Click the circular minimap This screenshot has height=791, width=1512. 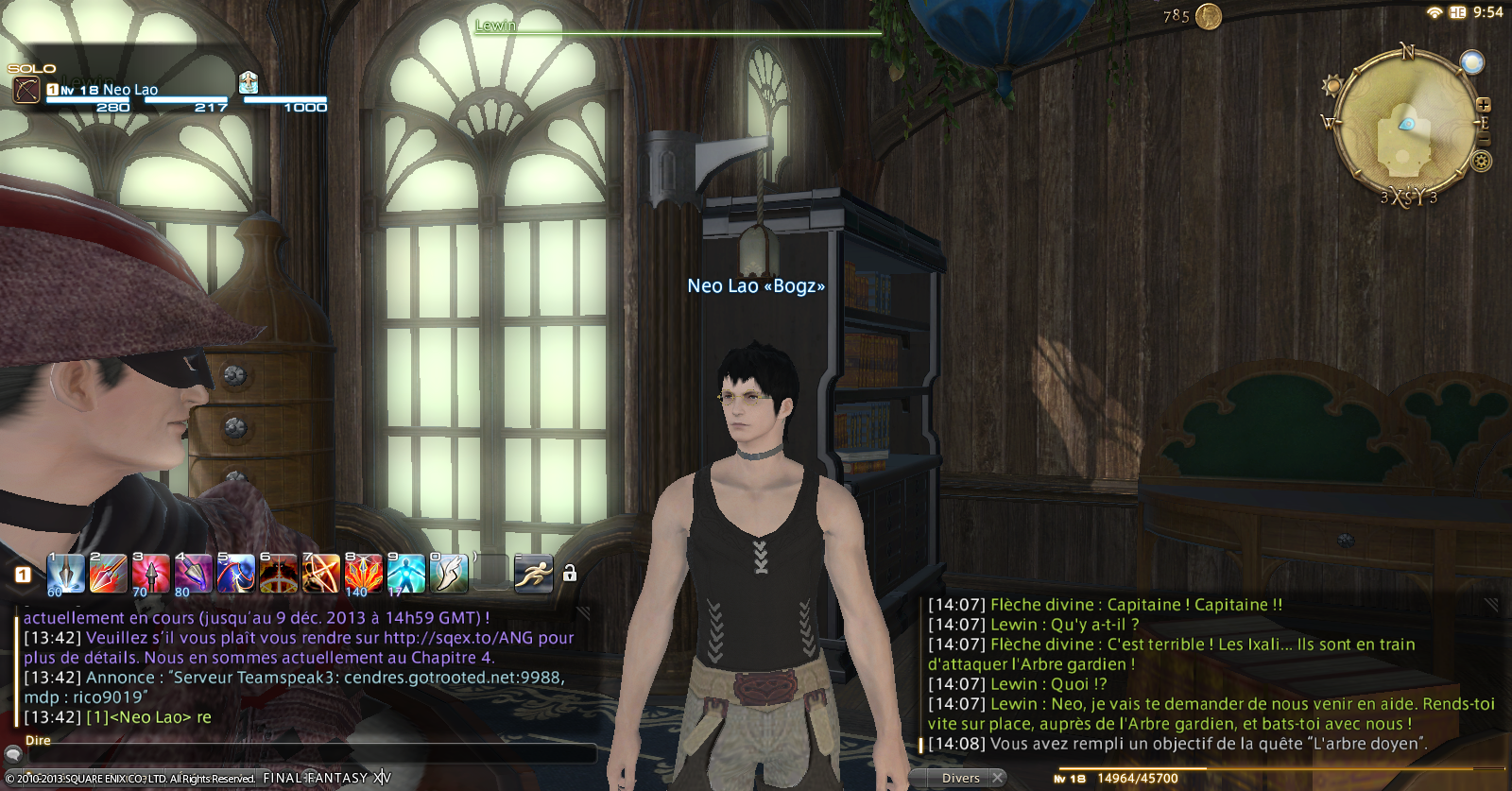(x=1405, y=123)
